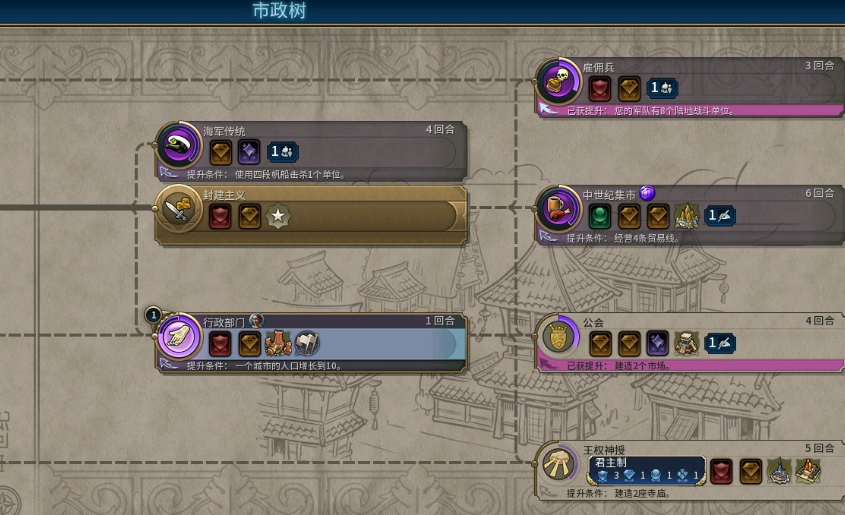This screenshot has height=515, width=845.
Task: Click the skull emblem of 雇佣兵
Action: point(559,82)
